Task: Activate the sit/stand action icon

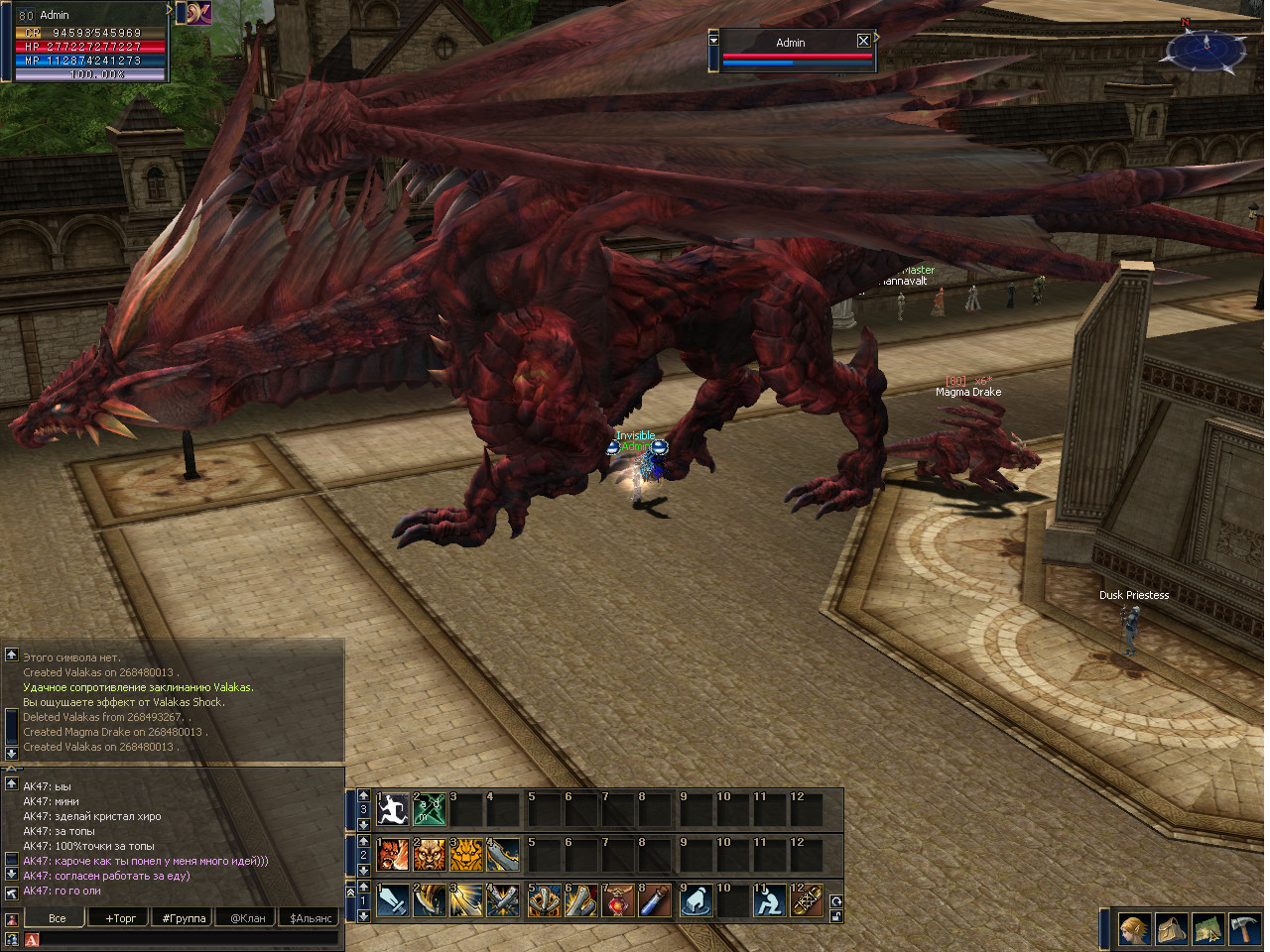Action: point(769,900)
